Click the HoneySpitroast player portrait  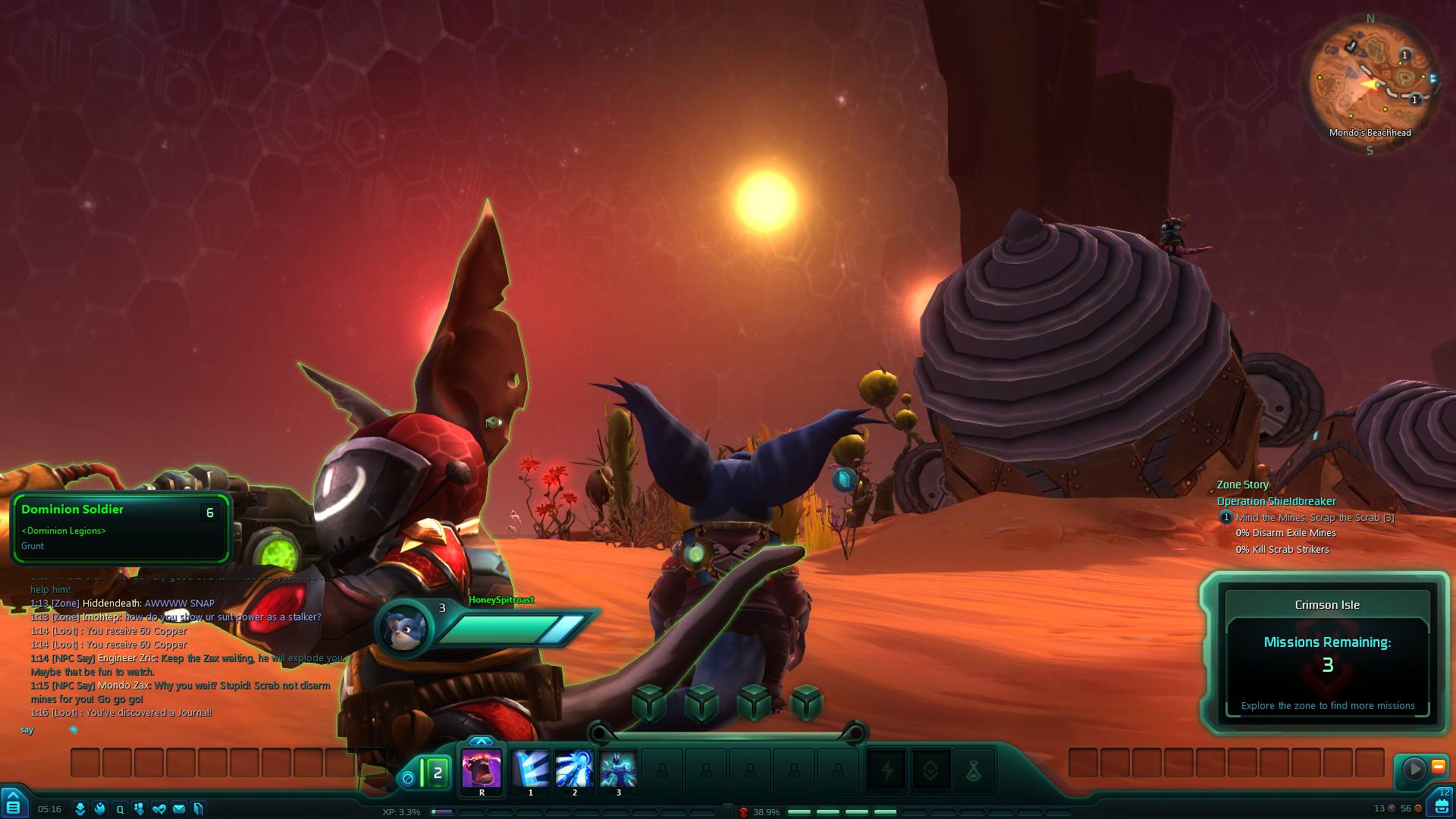403,628
